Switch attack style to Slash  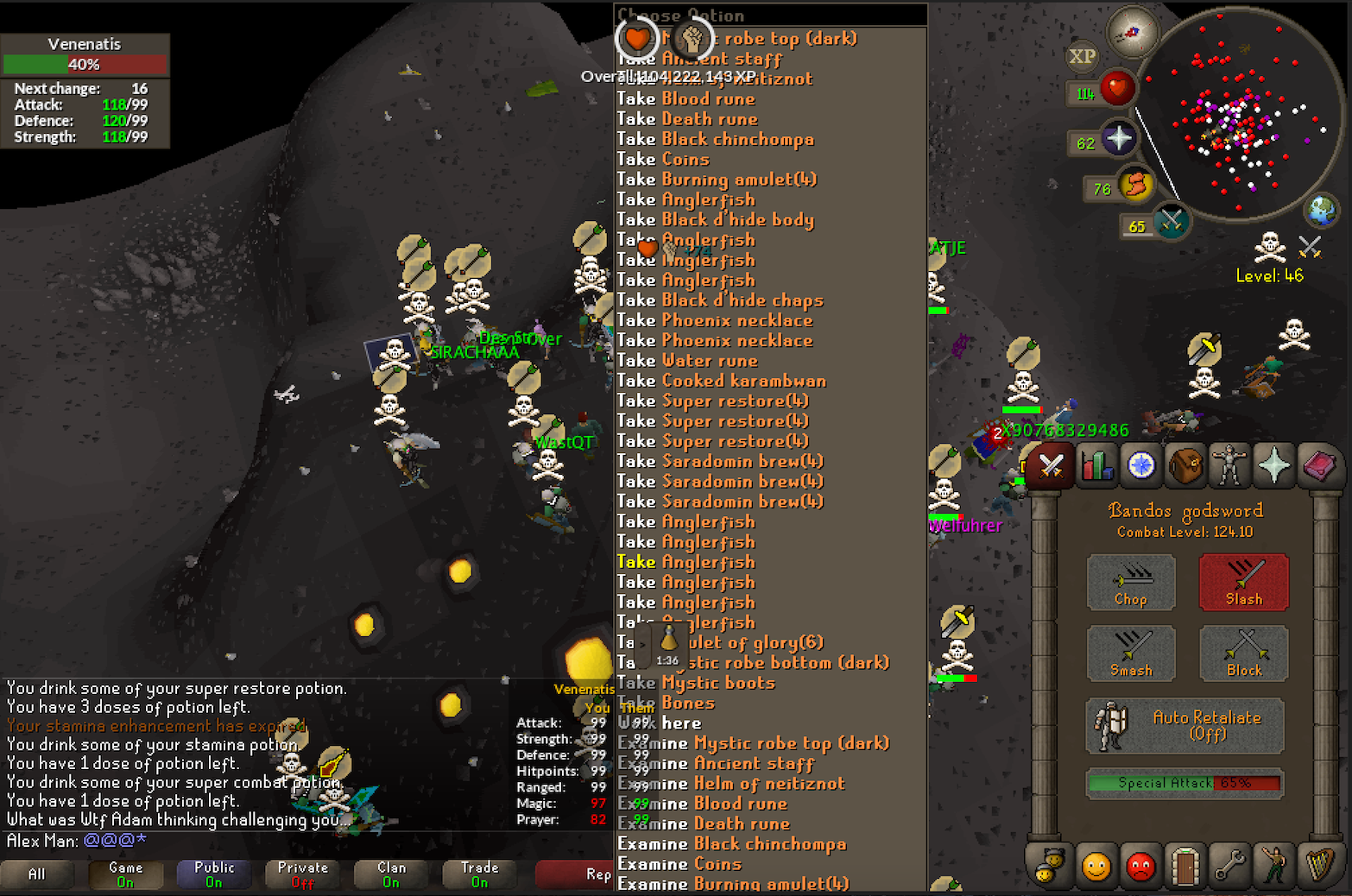click(x=1243, y=582)
